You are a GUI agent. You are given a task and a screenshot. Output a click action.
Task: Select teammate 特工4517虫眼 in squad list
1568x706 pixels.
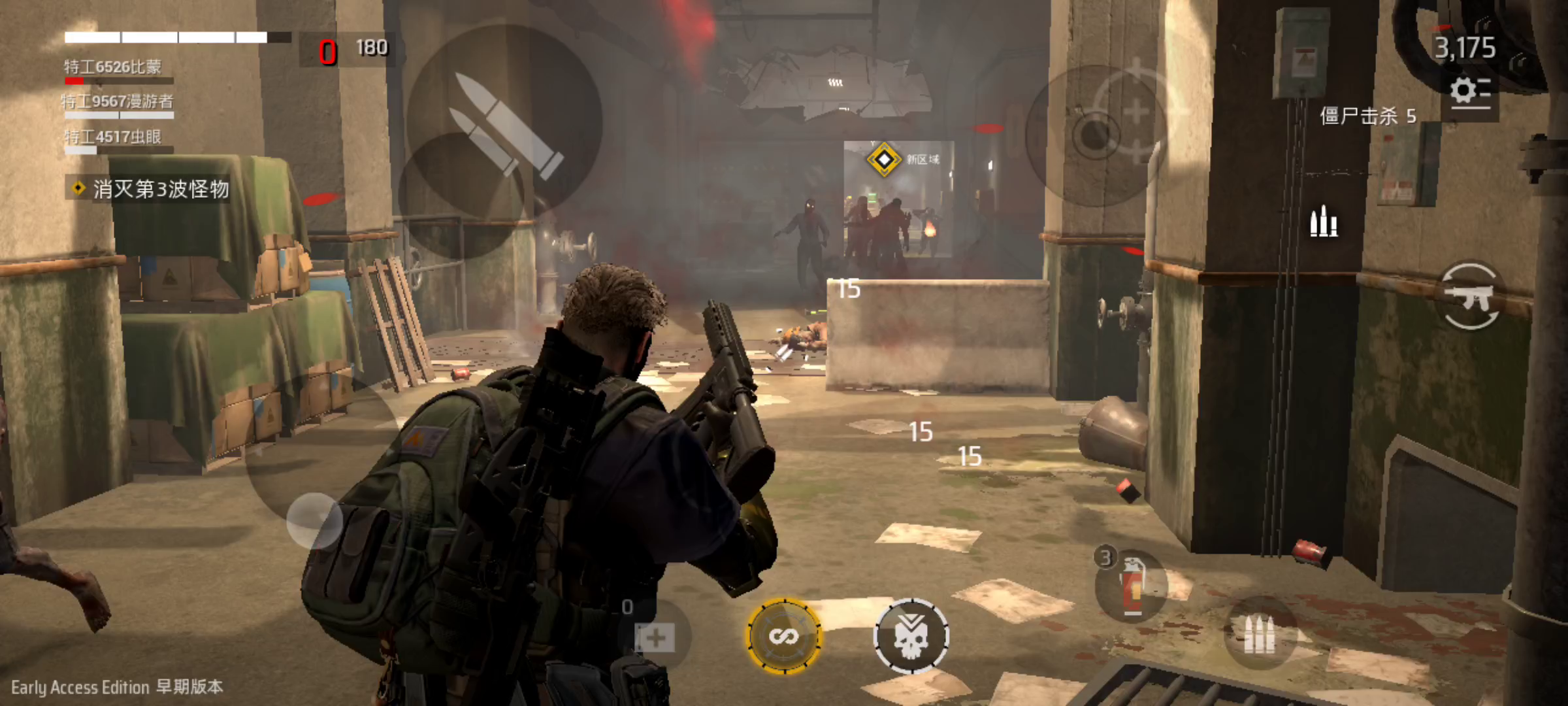coord(112,137)
